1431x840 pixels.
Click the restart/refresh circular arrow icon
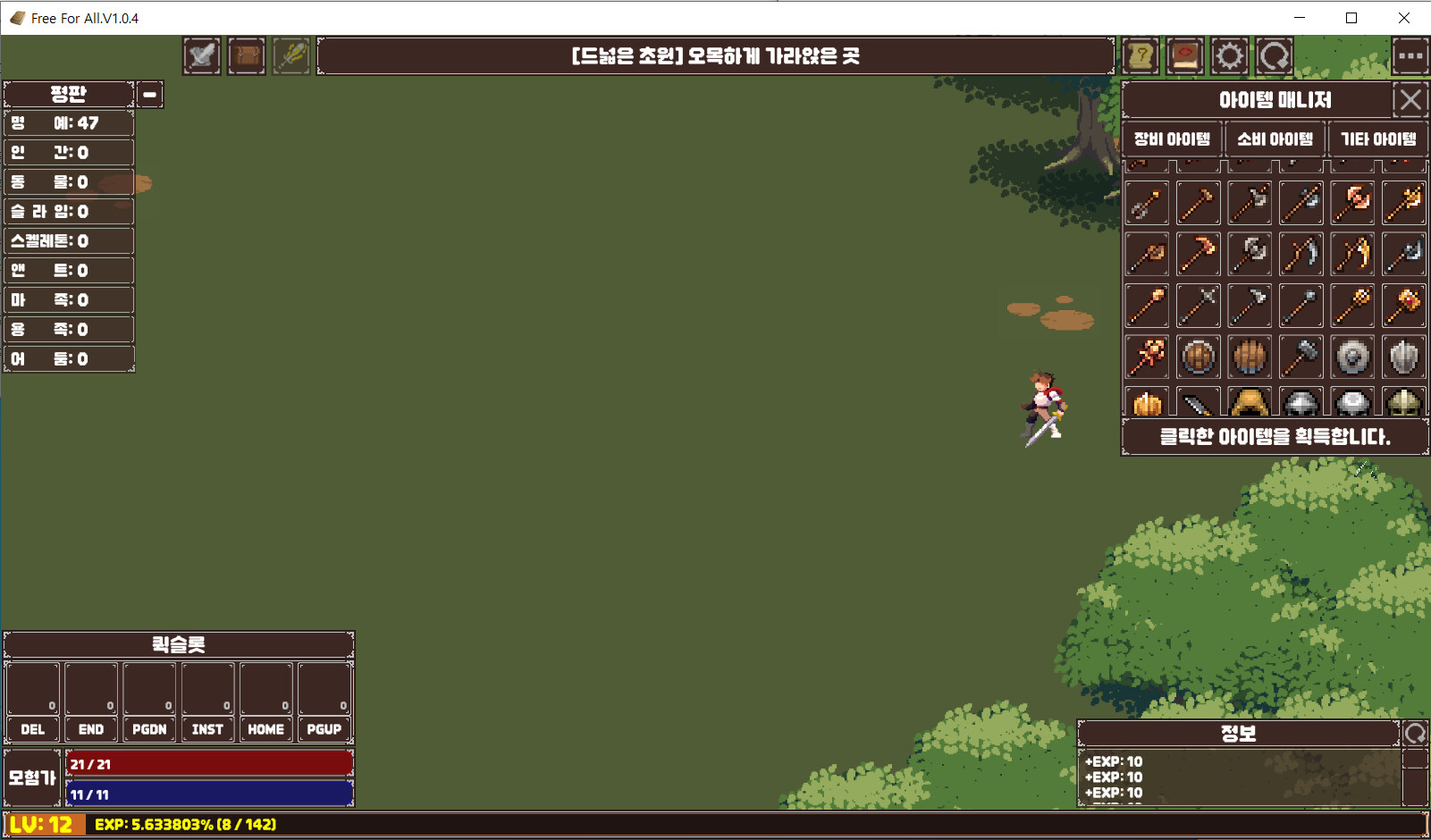tap(1273, 55)
